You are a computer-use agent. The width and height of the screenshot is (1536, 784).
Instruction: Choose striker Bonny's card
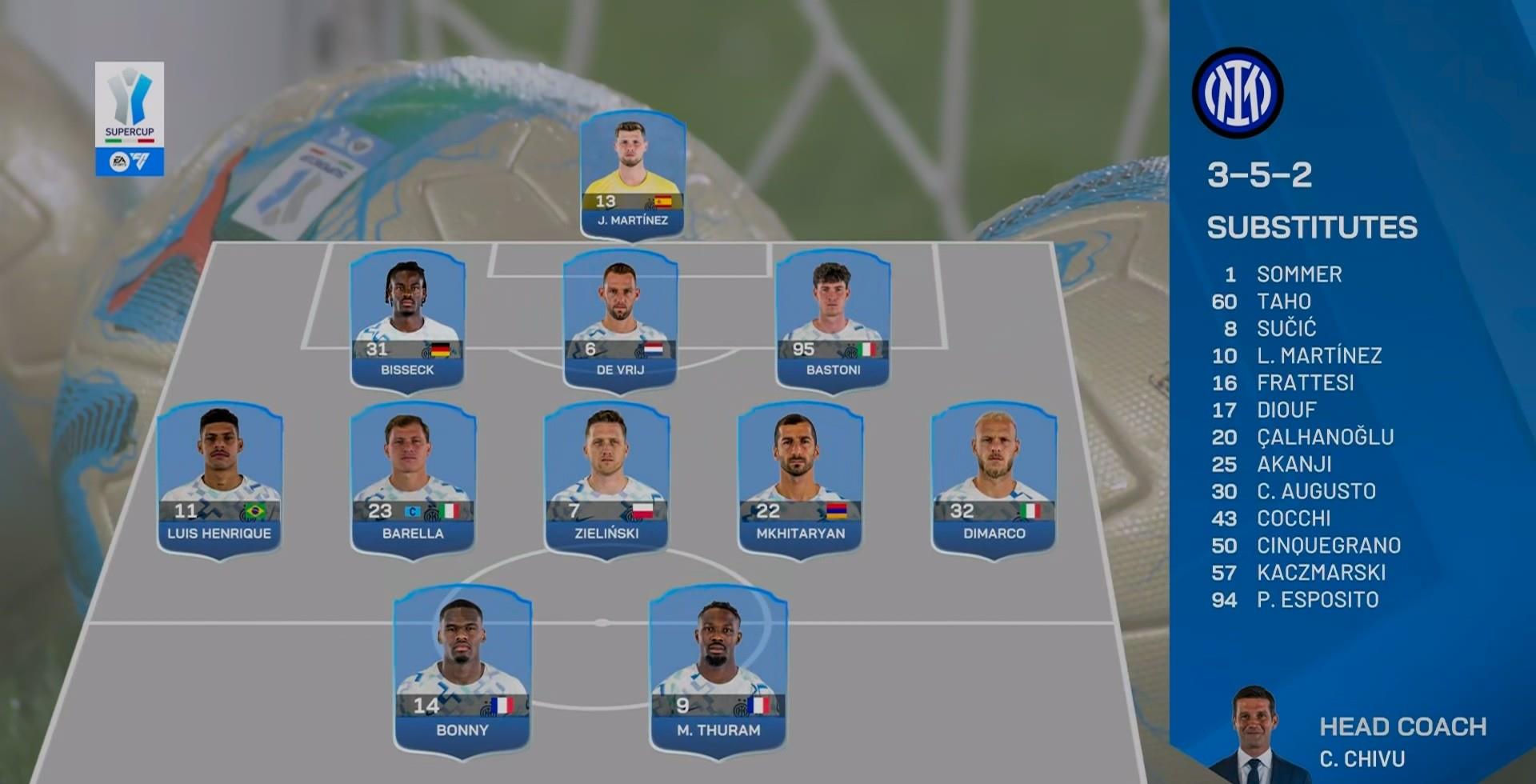[462, 669]
